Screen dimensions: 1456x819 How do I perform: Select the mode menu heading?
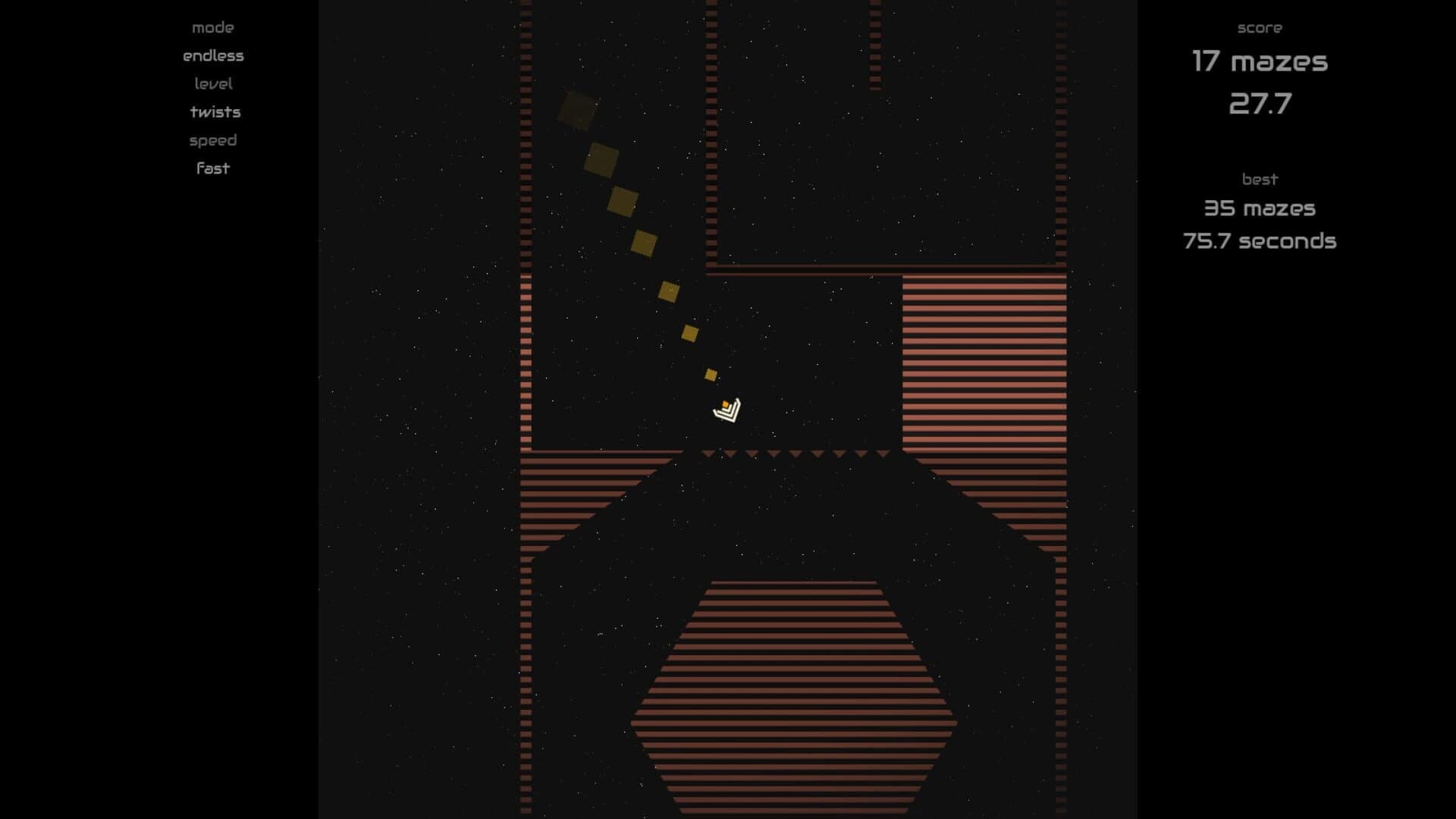click(x=213, y=27)
